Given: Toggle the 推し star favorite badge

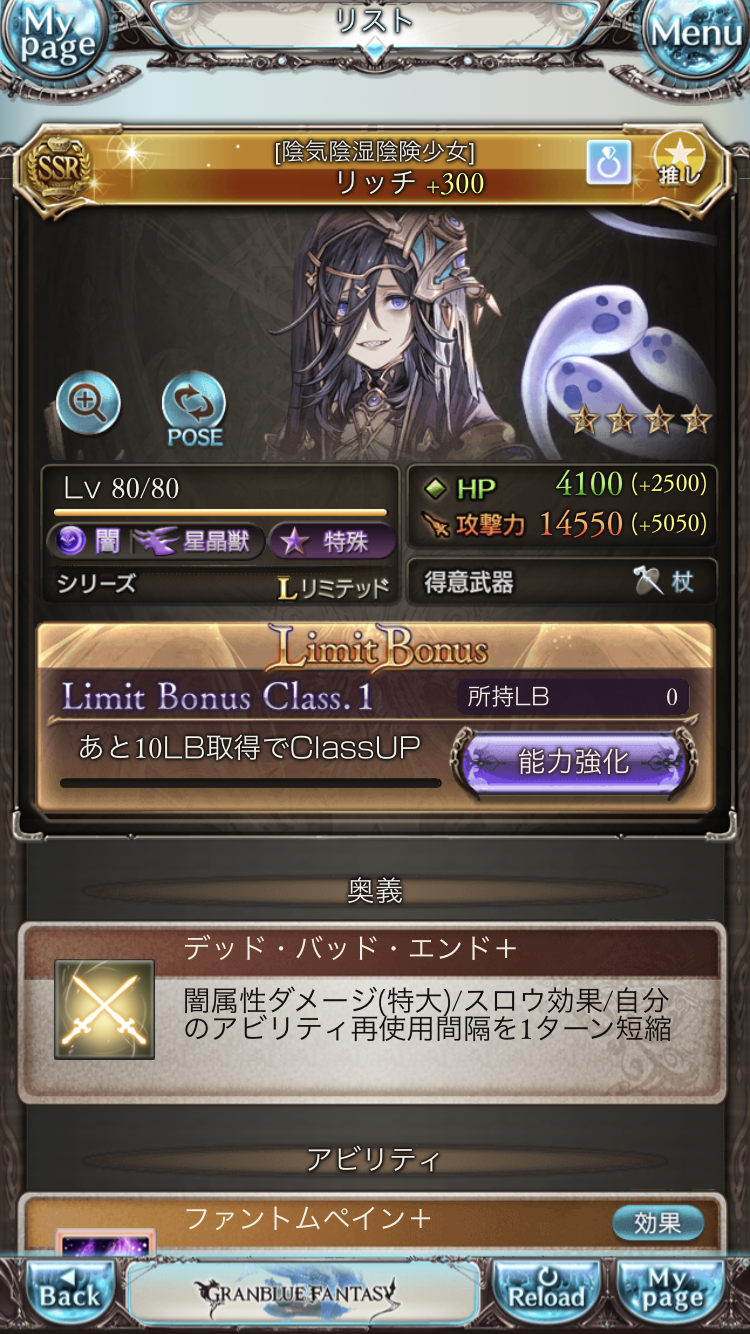Looking at the screenshot, I should coord(679,162).
